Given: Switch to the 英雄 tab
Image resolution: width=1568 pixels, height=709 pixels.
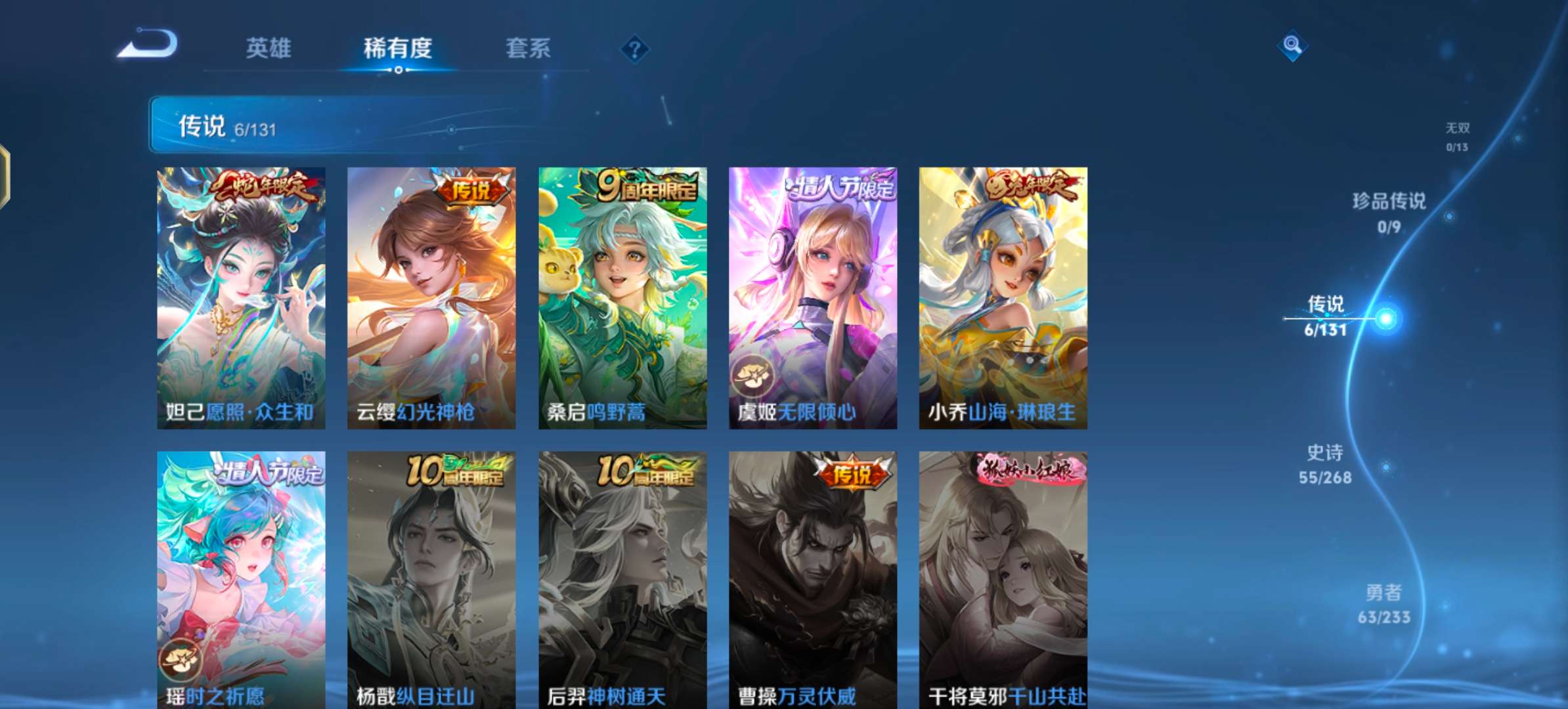Looking at the screenshot, I should click(269, 47).
